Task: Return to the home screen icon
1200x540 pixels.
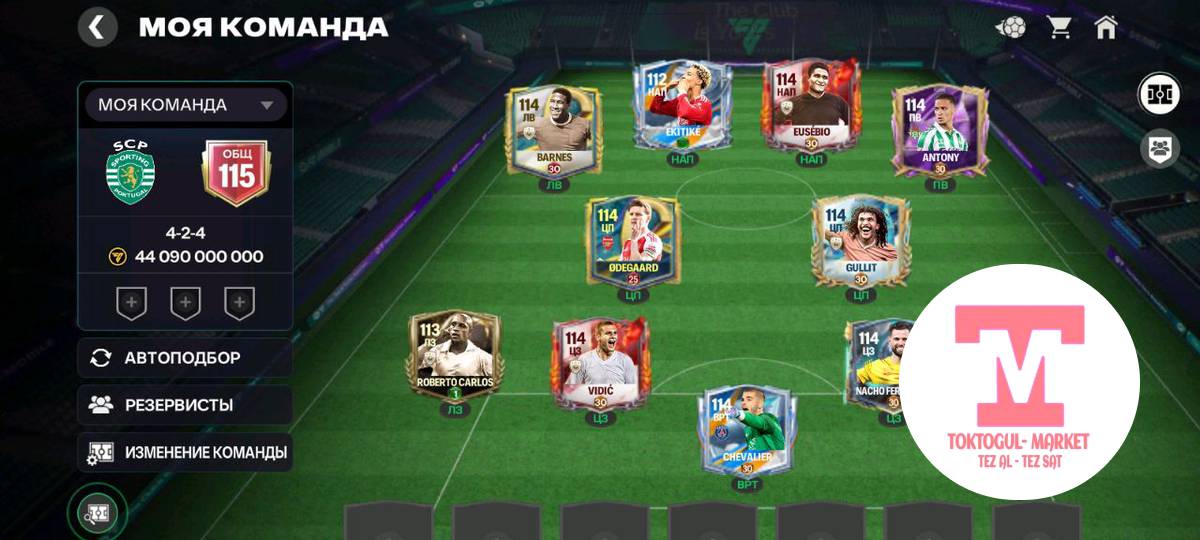Action: pyautogui.click(x=1105, y=27)
